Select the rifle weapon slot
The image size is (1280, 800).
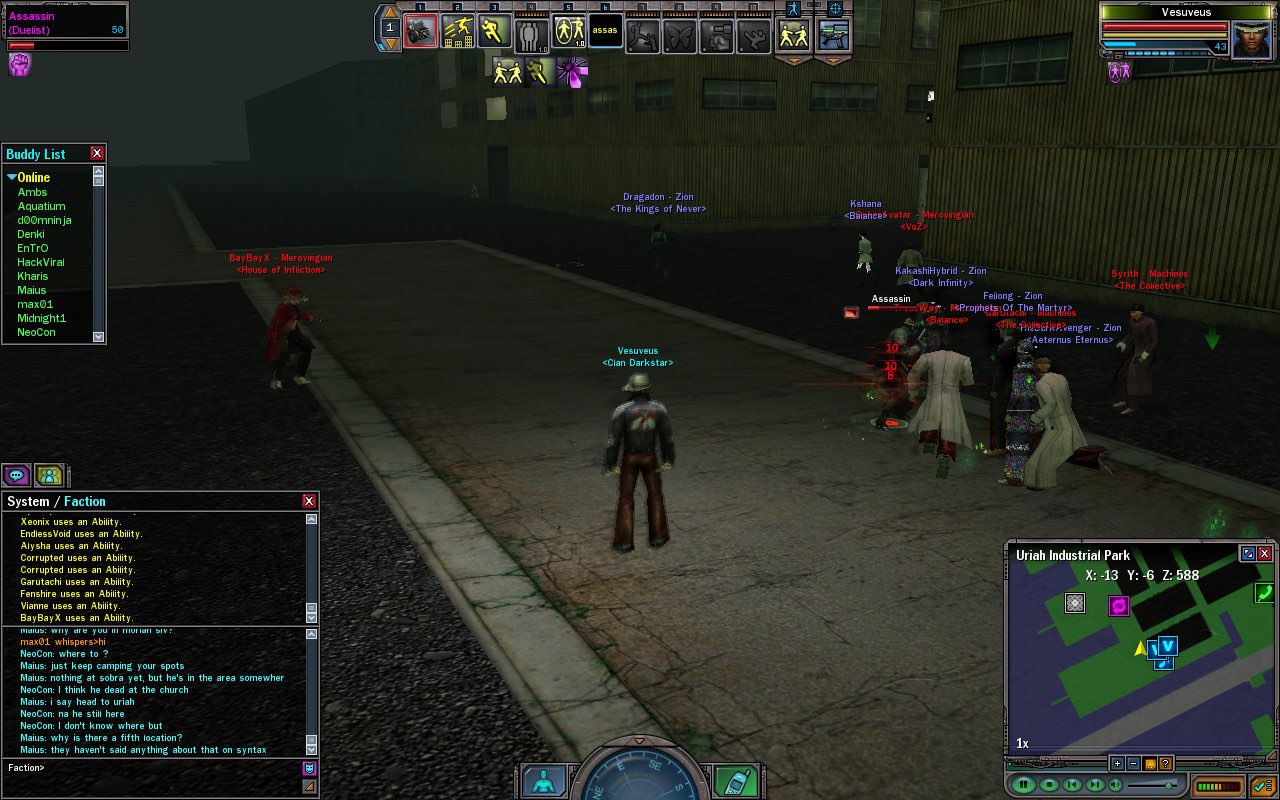click(833, 35)
